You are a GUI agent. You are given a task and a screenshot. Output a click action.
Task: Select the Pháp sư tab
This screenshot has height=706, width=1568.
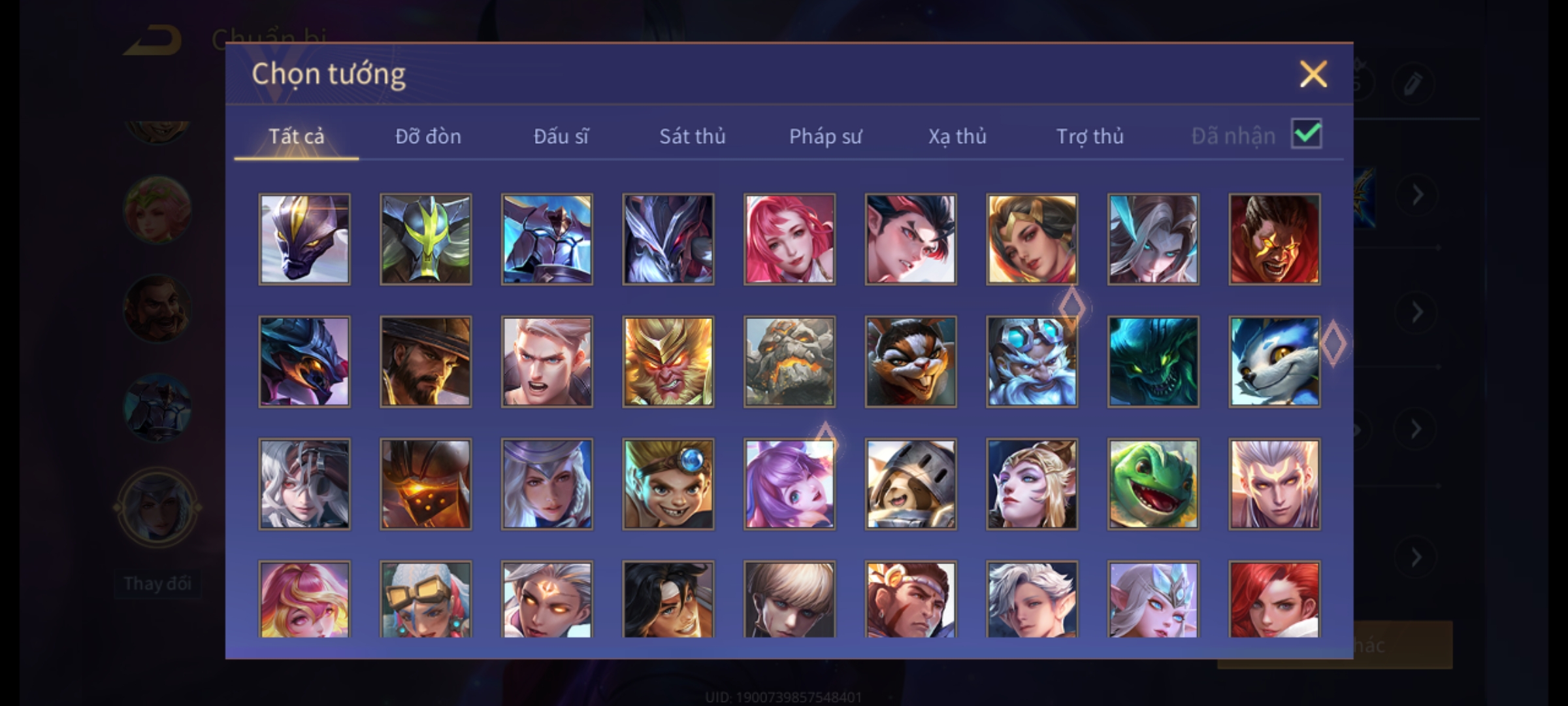pos(825,136)
